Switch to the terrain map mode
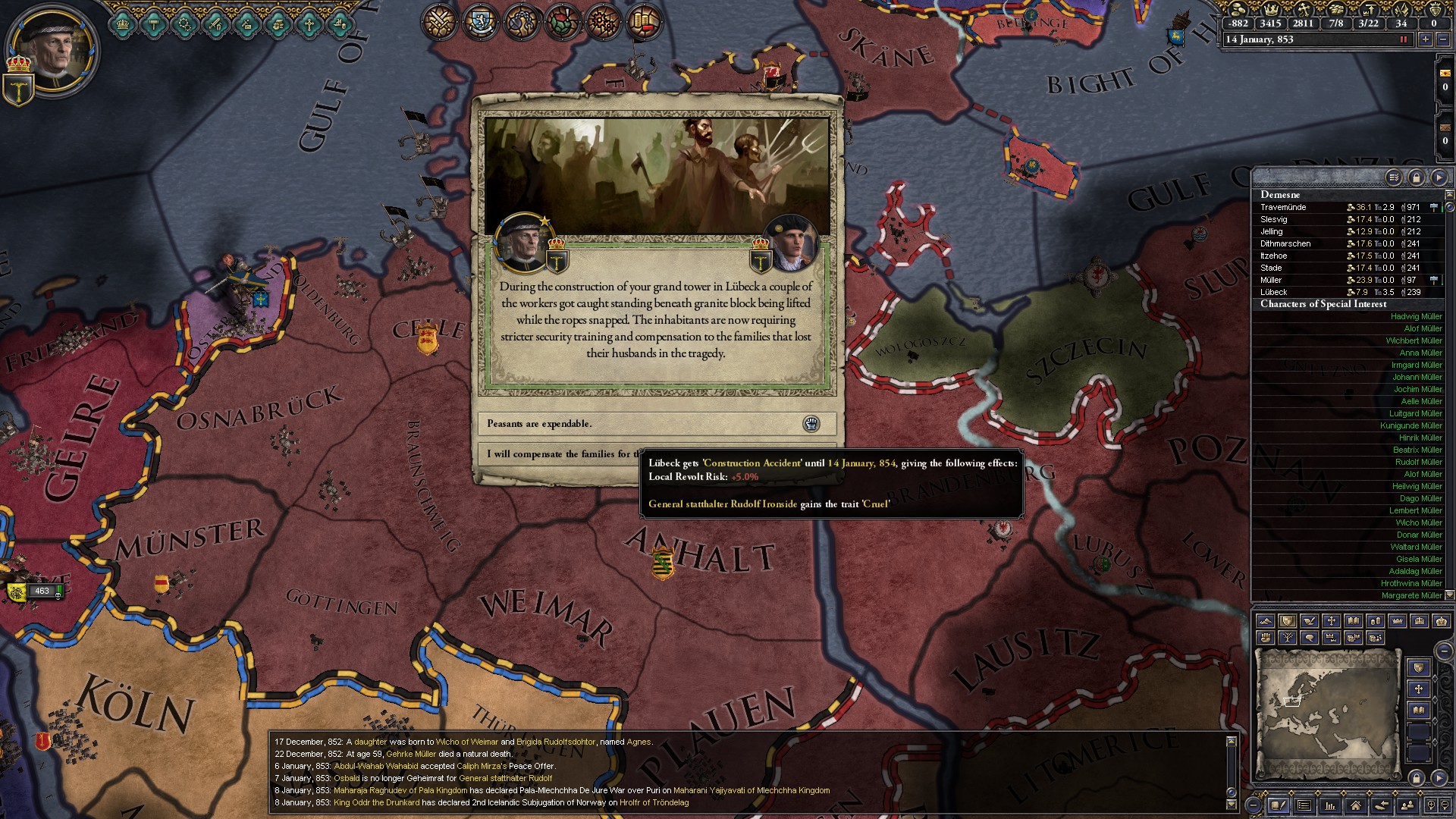 (x=1265, y=621)
